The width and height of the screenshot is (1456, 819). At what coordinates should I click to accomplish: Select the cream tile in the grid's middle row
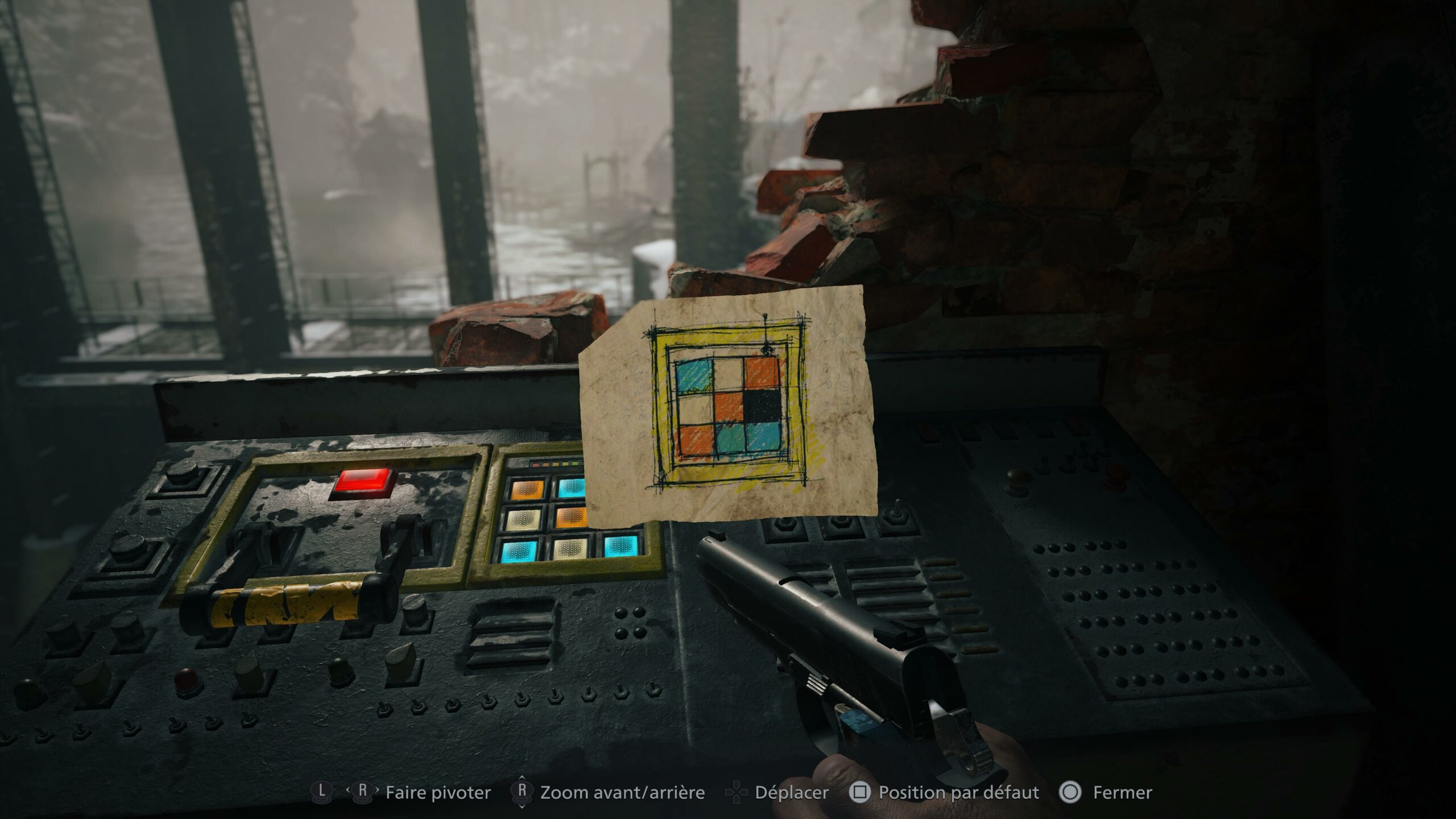click(524, 518)
